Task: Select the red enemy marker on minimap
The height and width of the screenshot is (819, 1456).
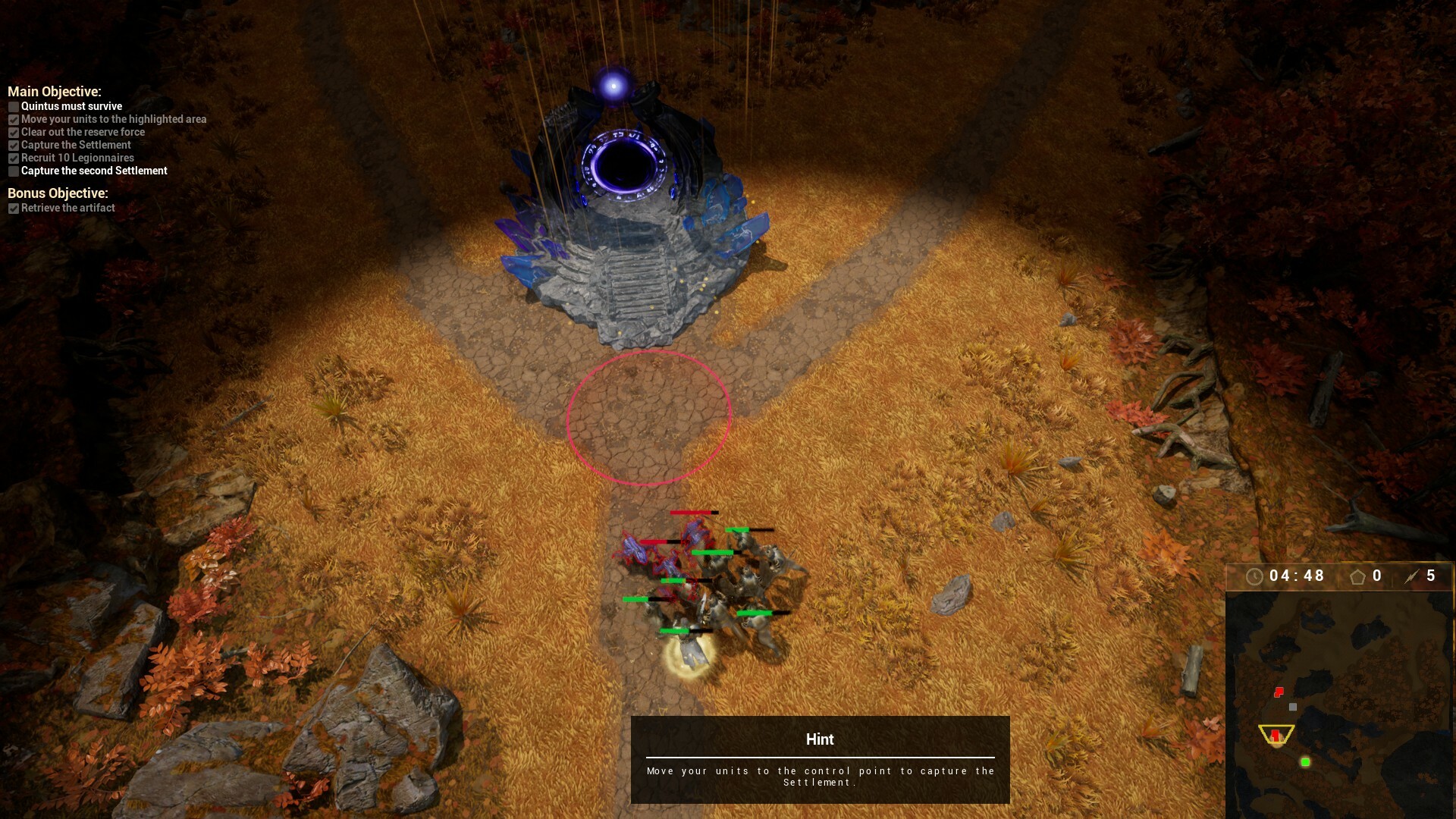Action: pyautogui.click(x=1278, y=692)
